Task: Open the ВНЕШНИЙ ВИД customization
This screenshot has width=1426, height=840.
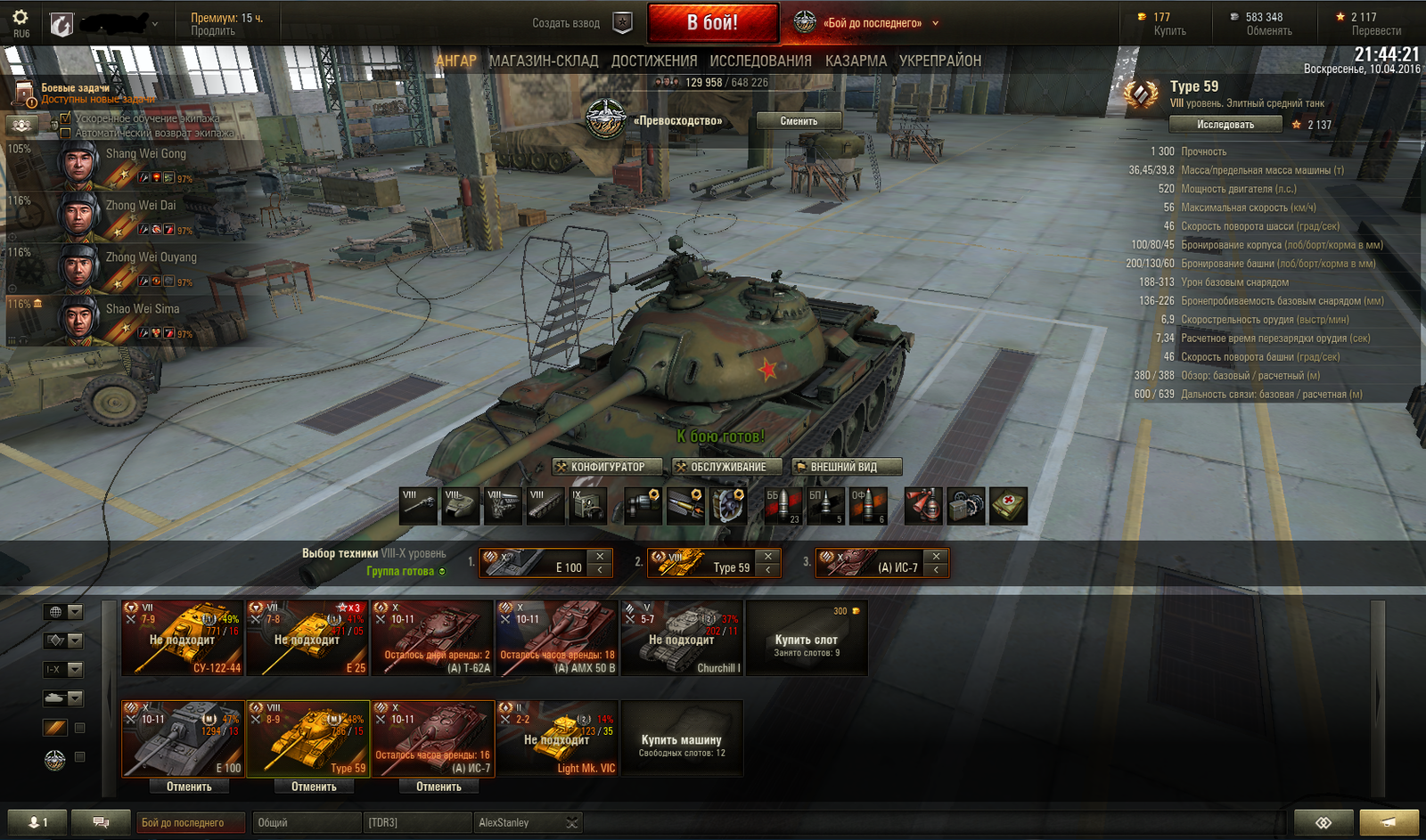Action: pyautogui.click(x=846, y=467)
